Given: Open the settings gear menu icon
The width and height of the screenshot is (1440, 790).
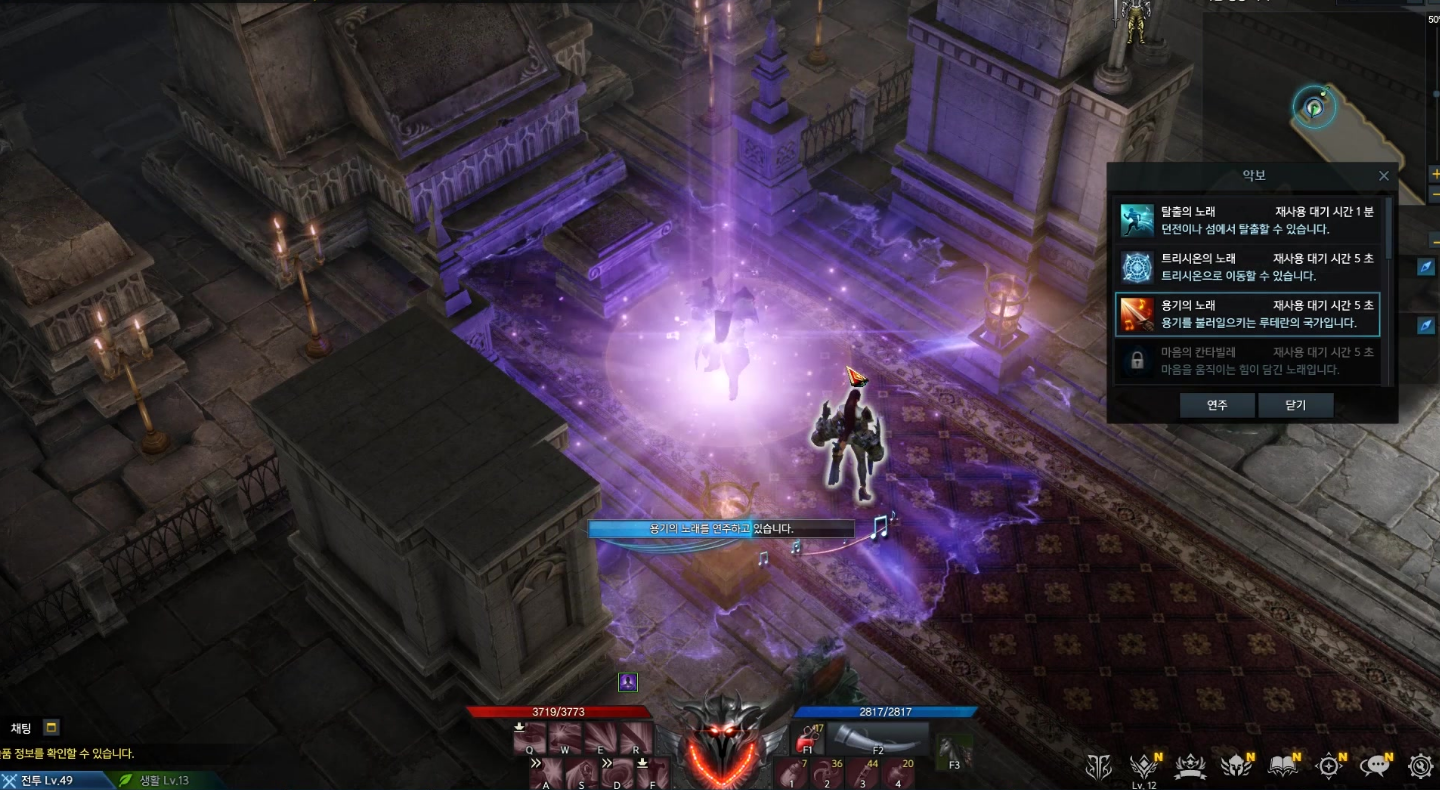Looking at the screenshot, I should click(1420, 766).
